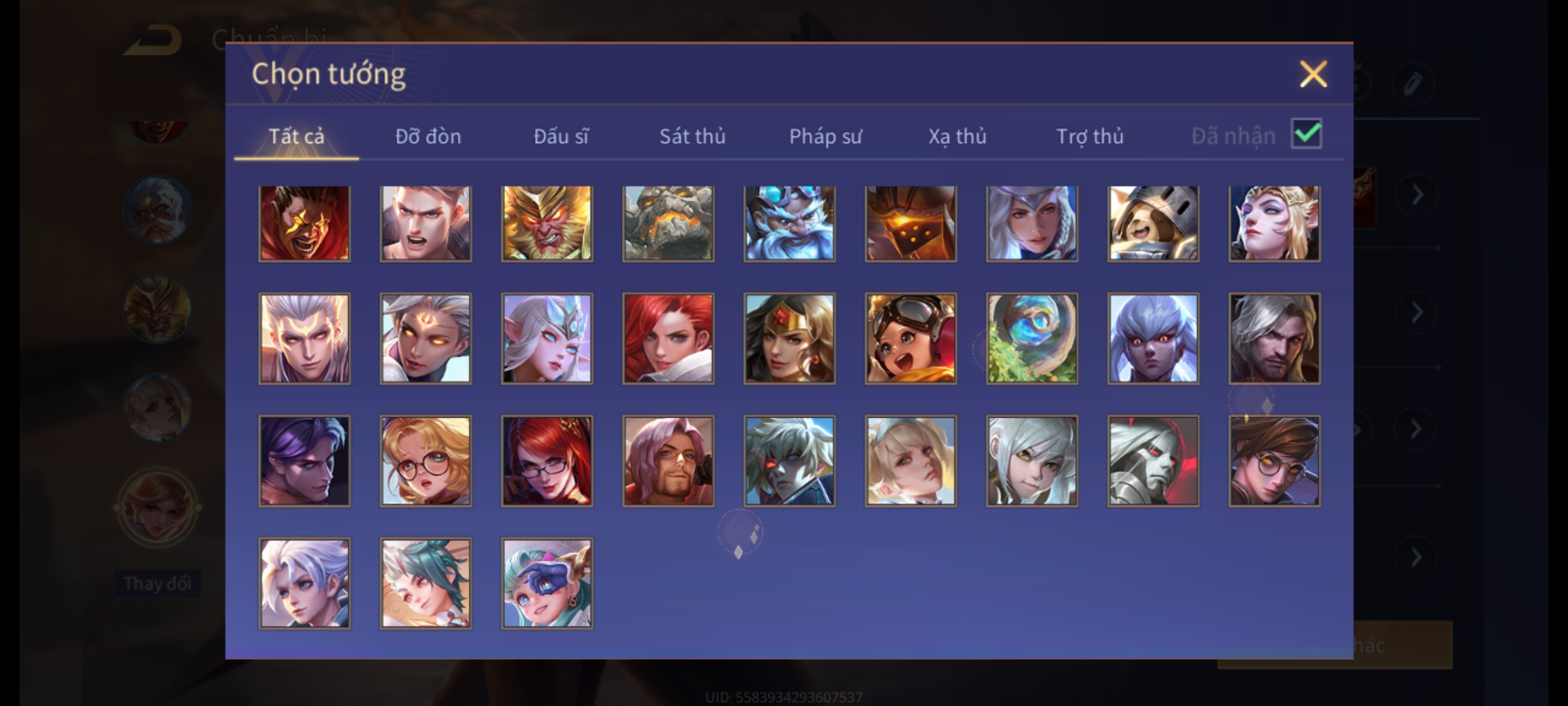The image size is (1568, 706).
Task: Show the Đỡ đòn hero category
Action: [428, 136]
